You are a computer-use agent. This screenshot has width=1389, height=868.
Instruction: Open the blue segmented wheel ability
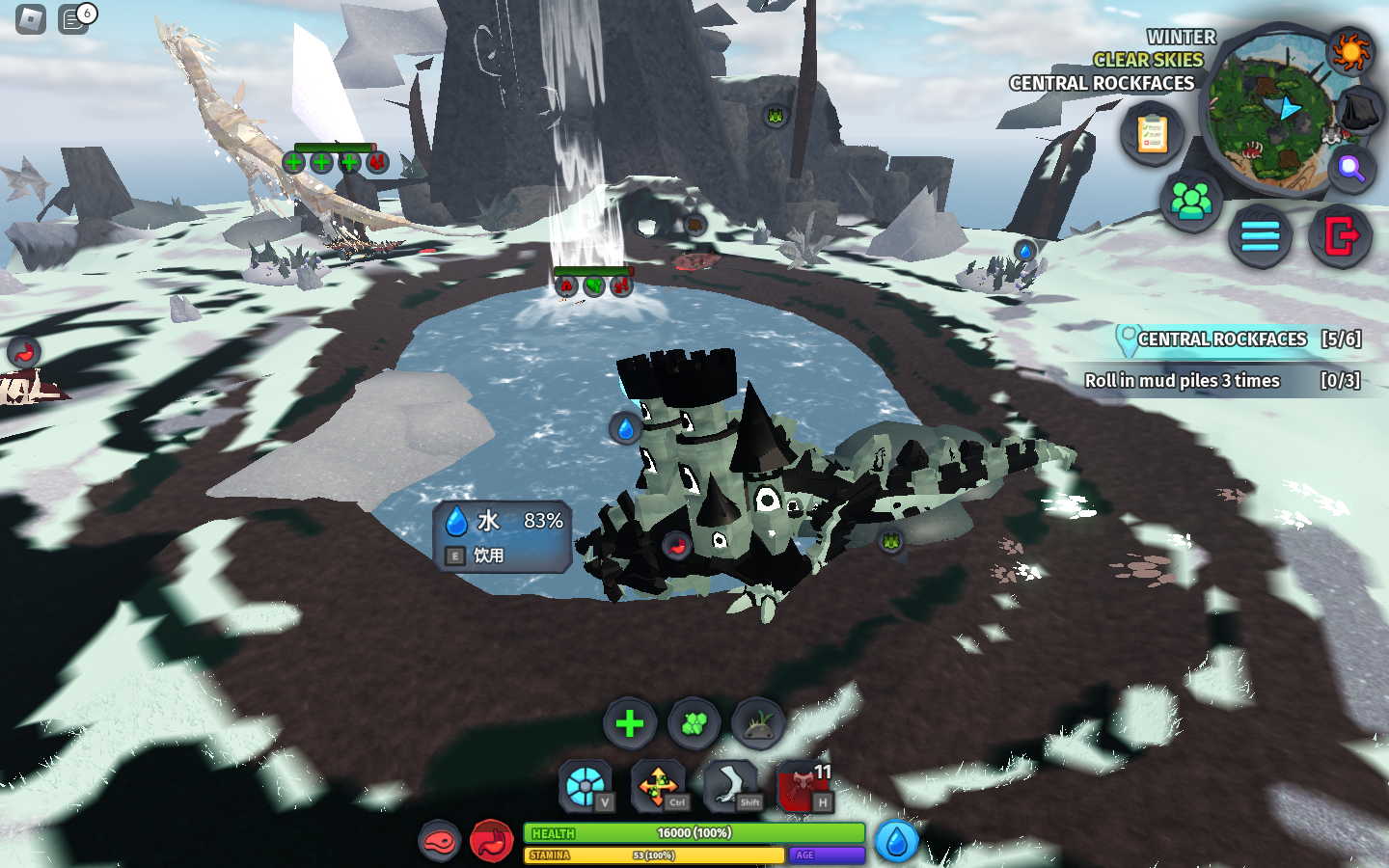point(586,786)
